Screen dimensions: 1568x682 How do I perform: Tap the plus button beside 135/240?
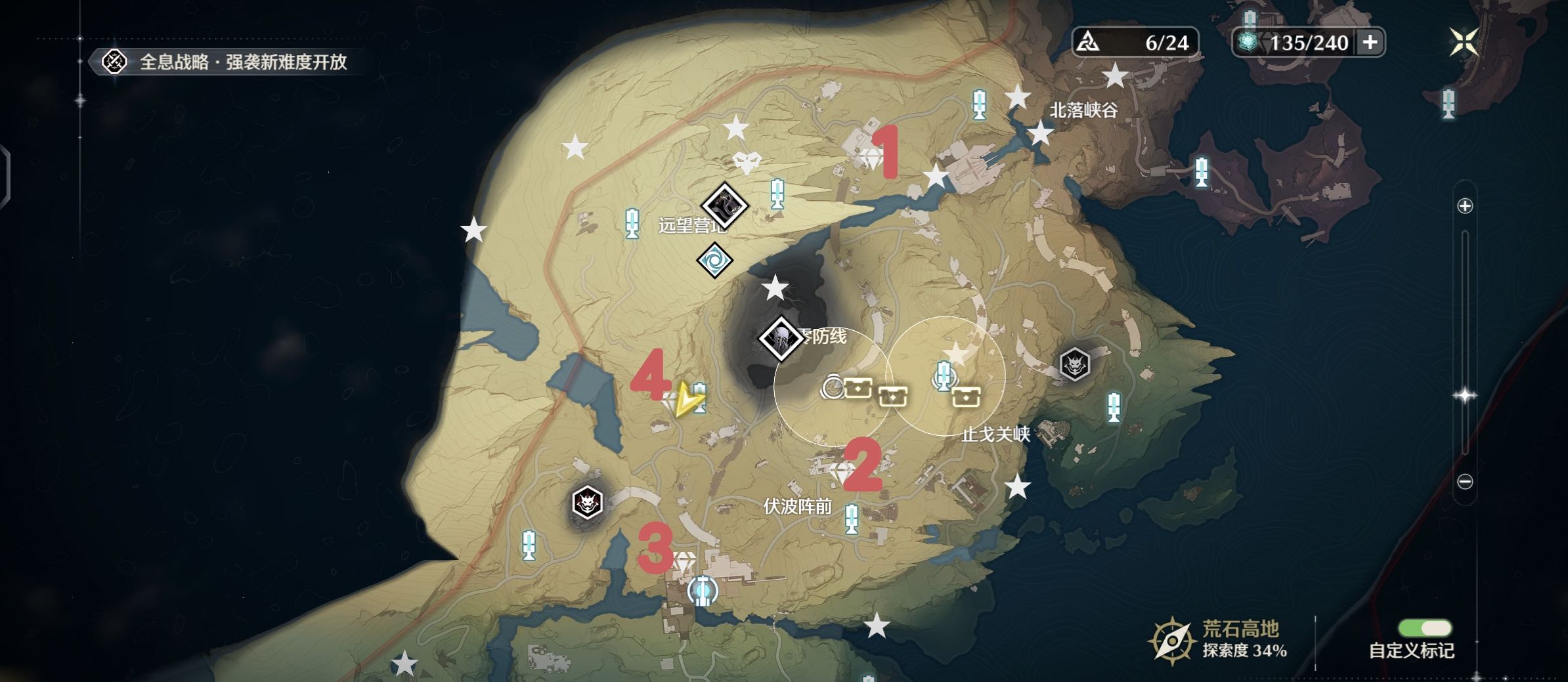(x=1370, y=43)
